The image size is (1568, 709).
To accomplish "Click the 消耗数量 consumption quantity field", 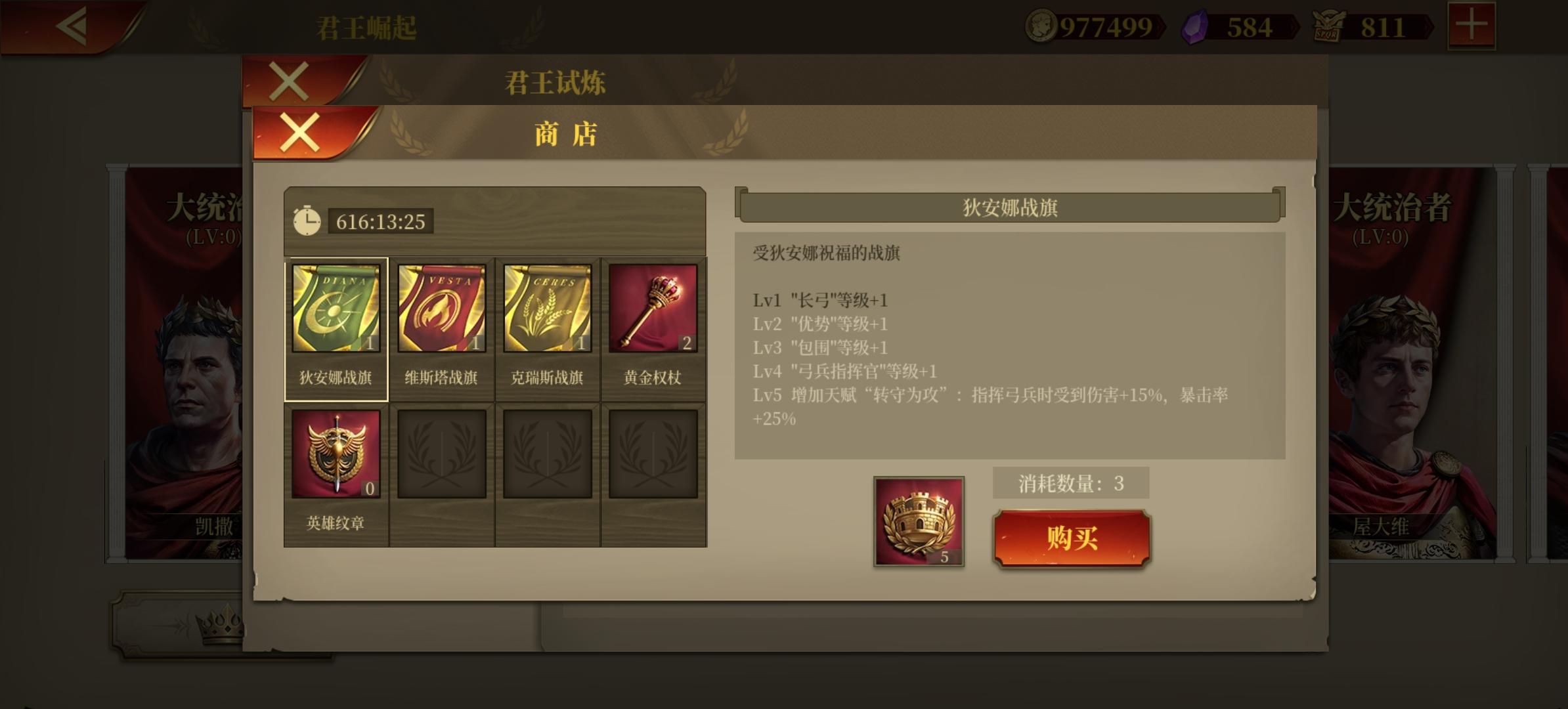I will coord(1070,483).
